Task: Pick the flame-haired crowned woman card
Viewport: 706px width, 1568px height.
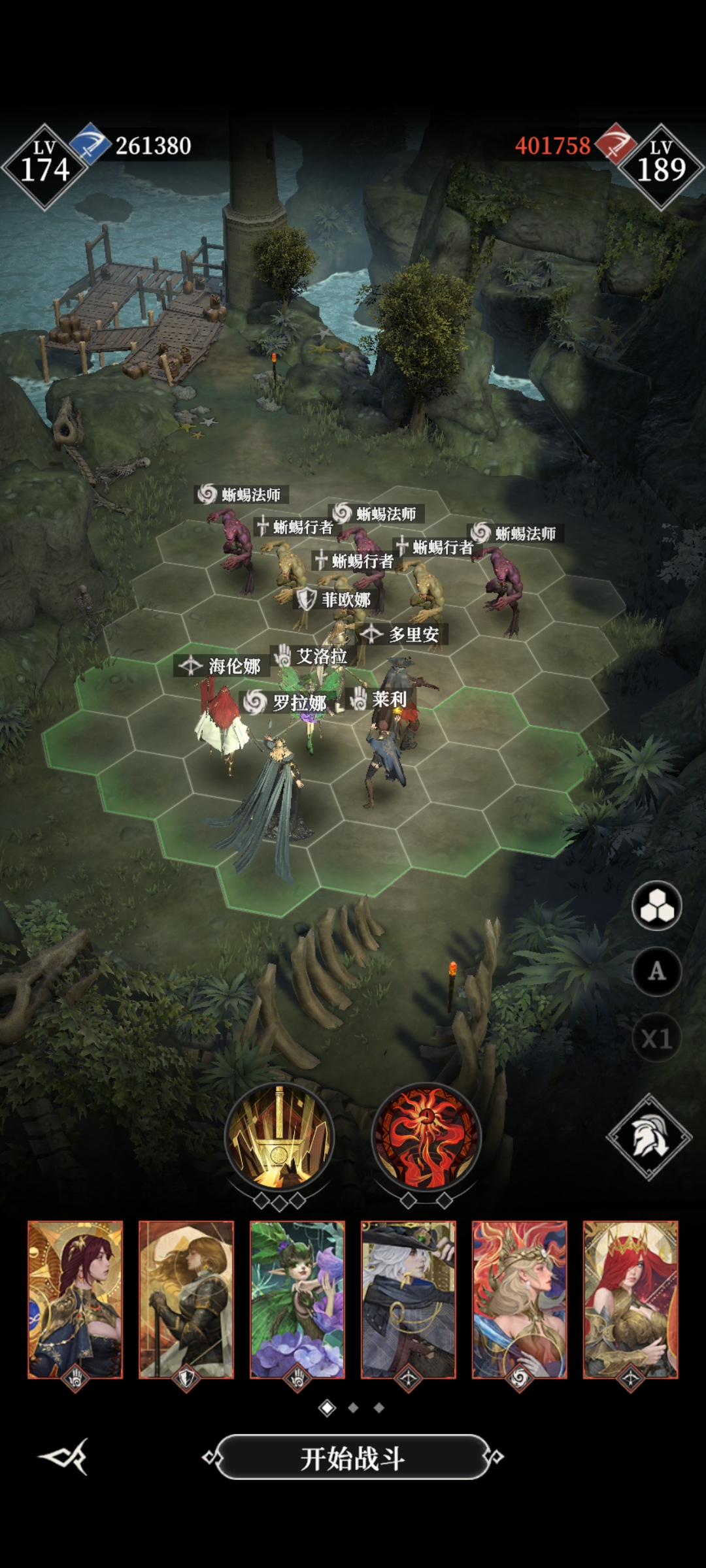Action: (520, 1299)
